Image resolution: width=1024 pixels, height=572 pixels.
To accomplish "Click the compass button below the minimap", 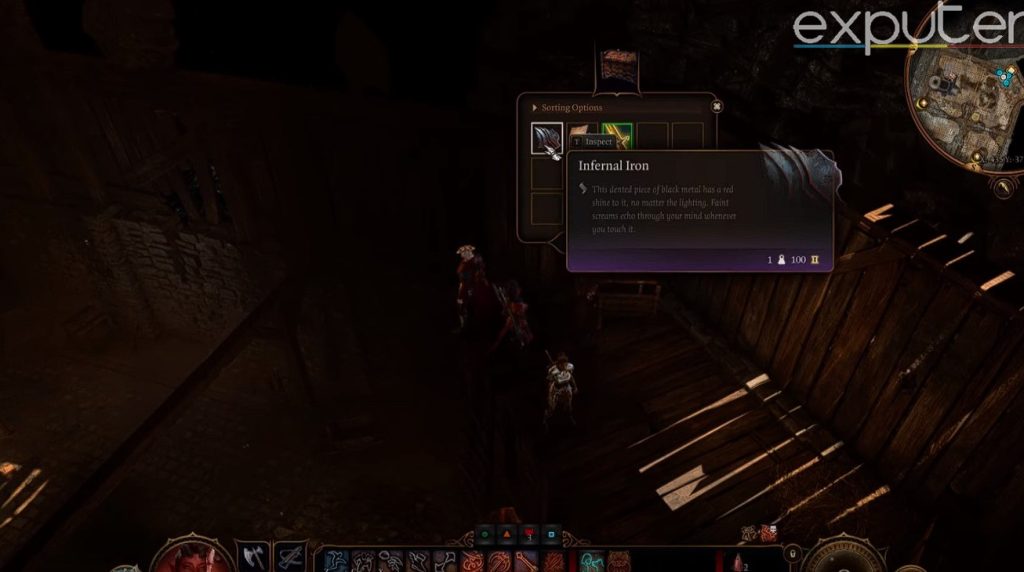I will pos(1003,186).
